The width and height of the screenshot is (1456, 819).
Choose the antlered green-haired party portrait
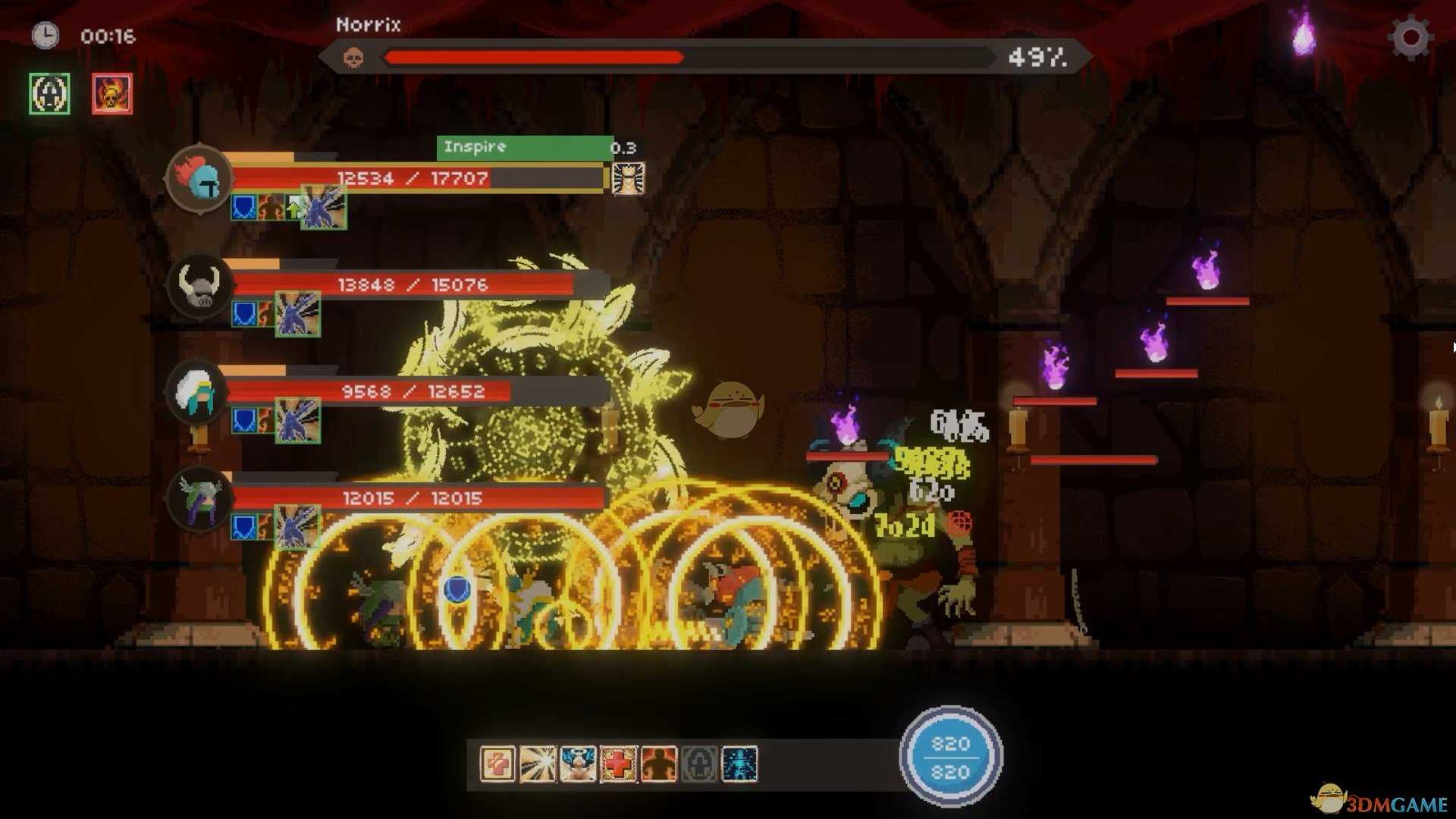pyautogui.click(x=199, y=498)
